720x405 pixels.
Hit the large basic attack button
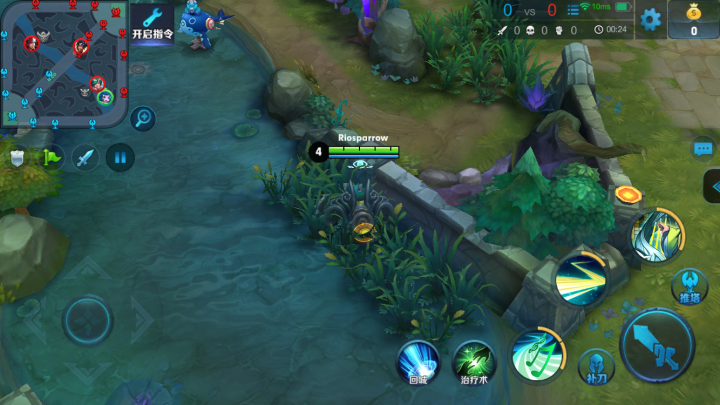click(x=656, y=343)
